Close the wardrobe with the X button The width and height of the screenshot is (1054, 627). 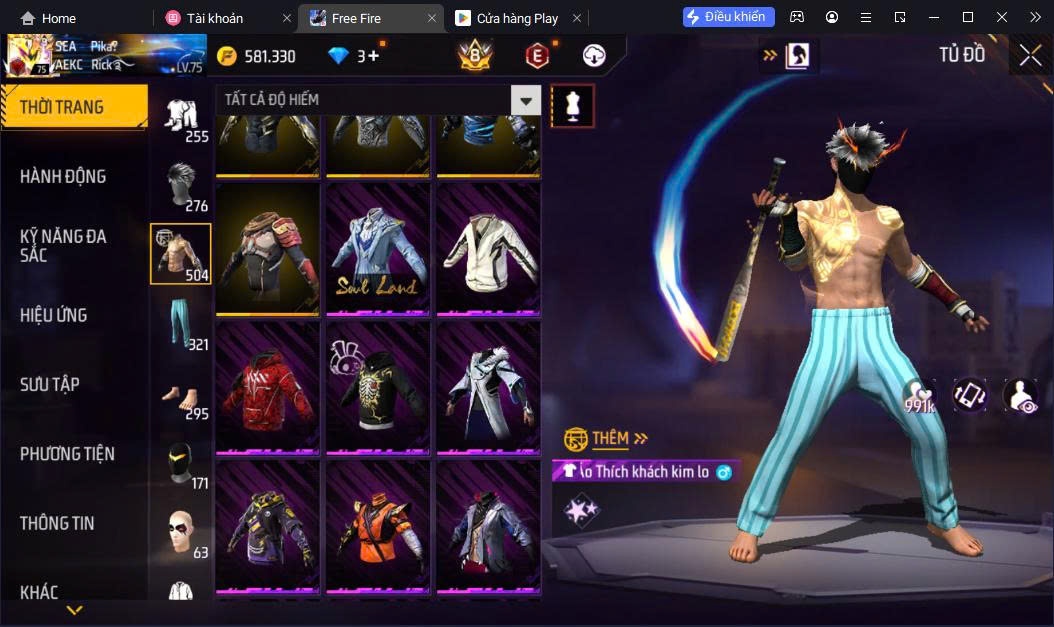click(1030, 56)
